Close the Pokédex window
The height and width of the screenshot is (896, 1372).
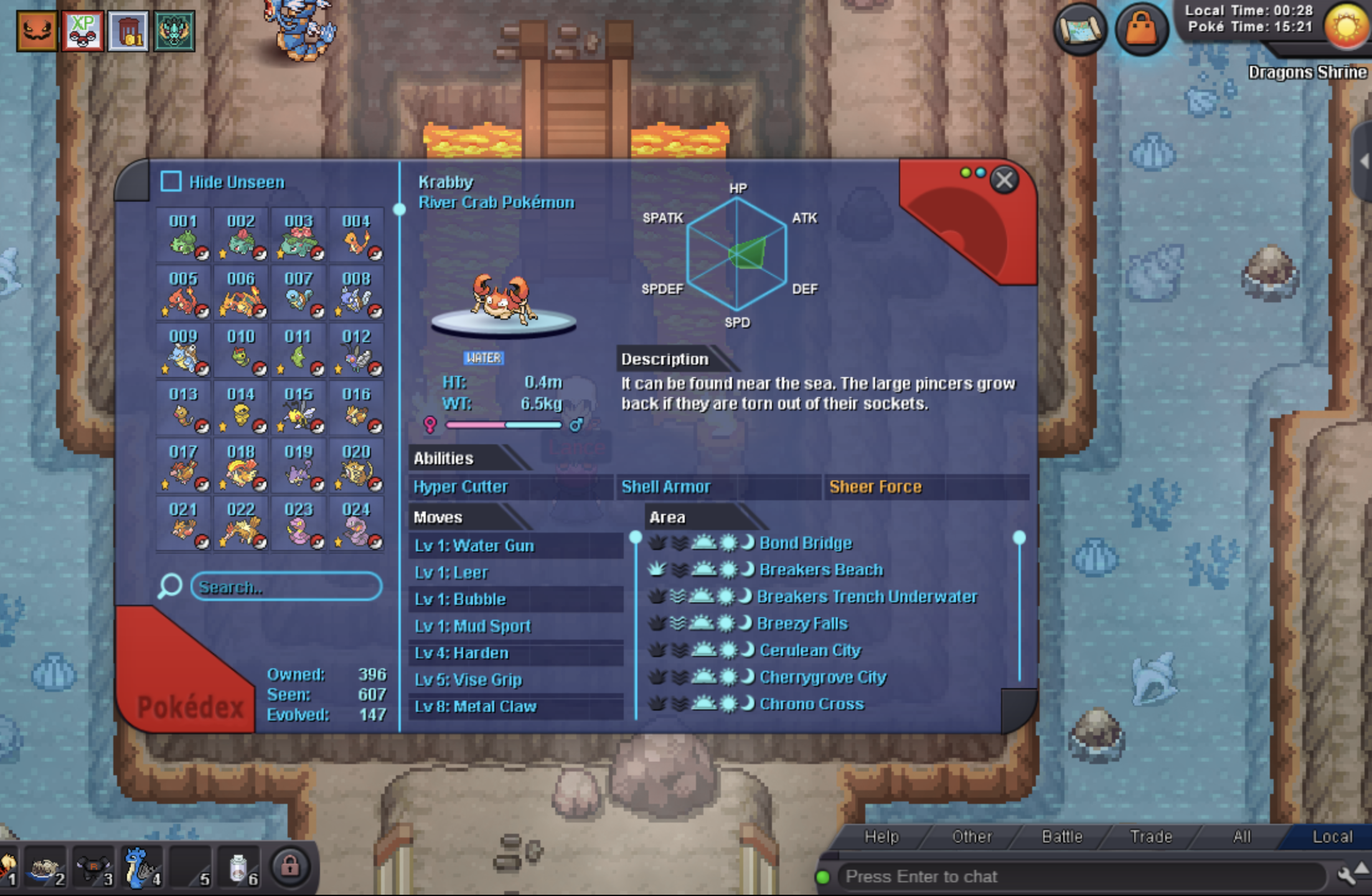[1004, 180]
